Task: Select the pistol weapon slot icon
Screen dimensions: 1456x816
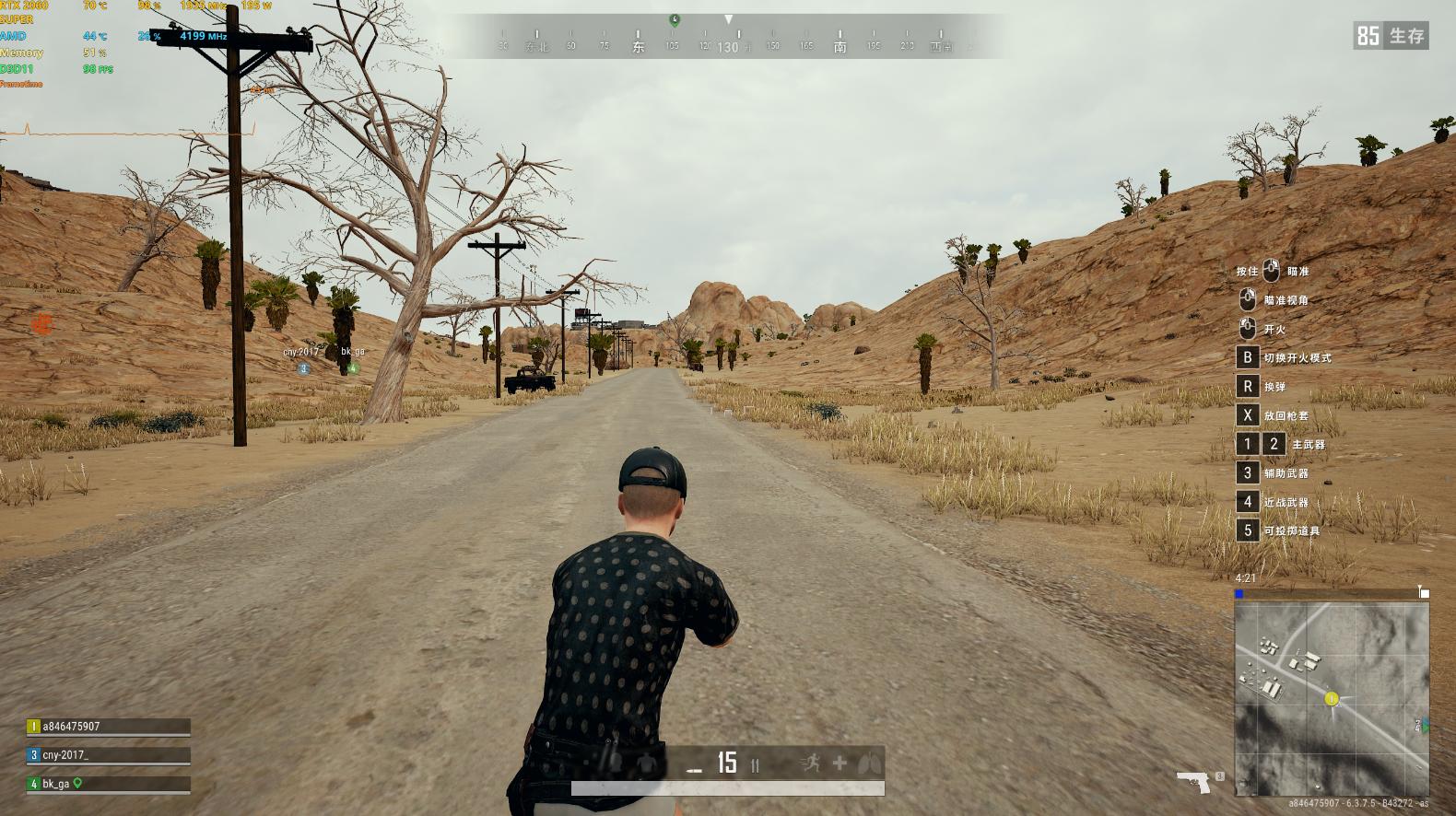Action: [x=1194, y=782]
